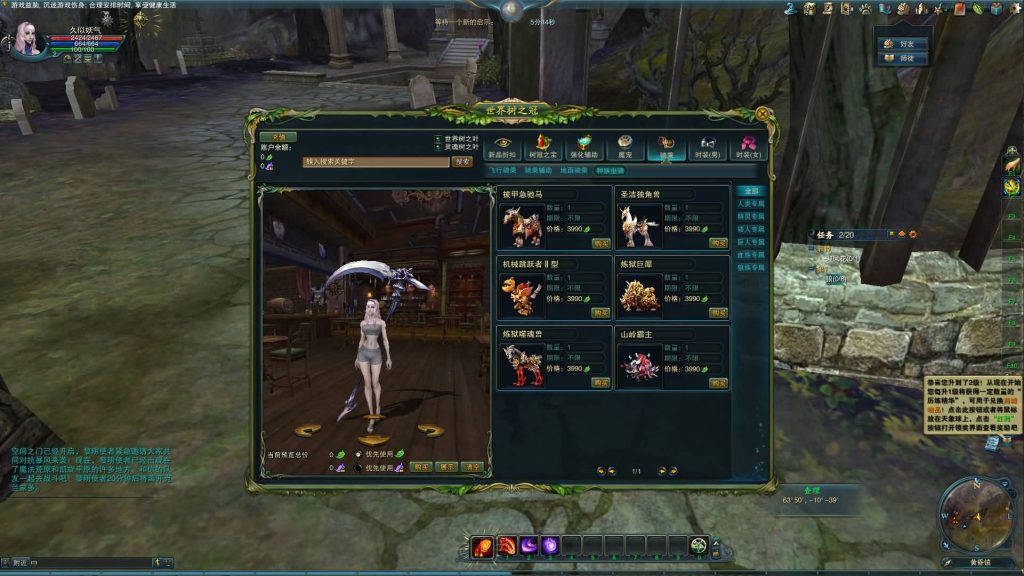This screenshot has width=1024, height=576.
Task: Buy the 披甲急驰马 mount
Action: pos(600,243)
